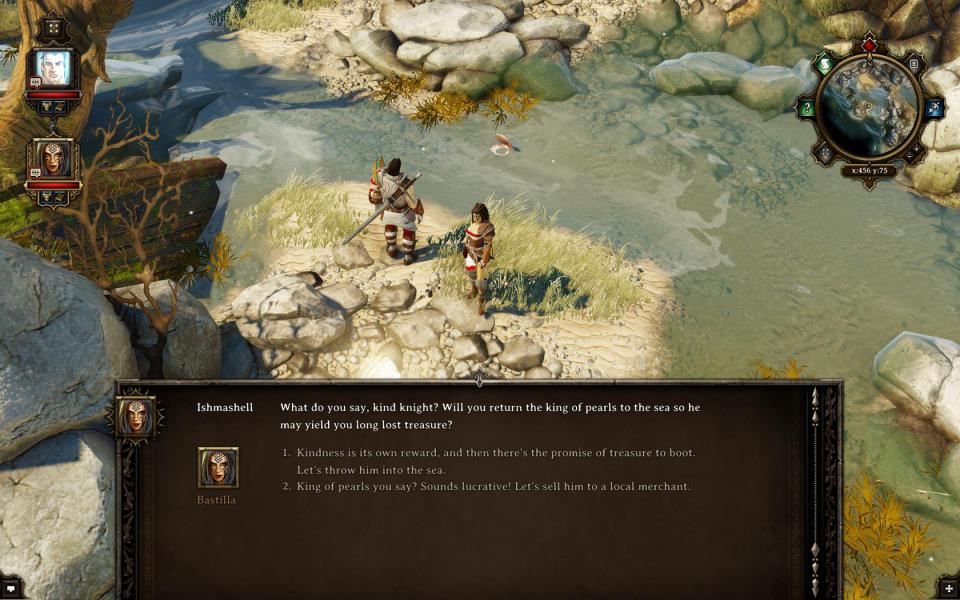Choose the reply to throw him into the sea
The height and width of the screenshot is (600, 960).
tap(495, 461)
